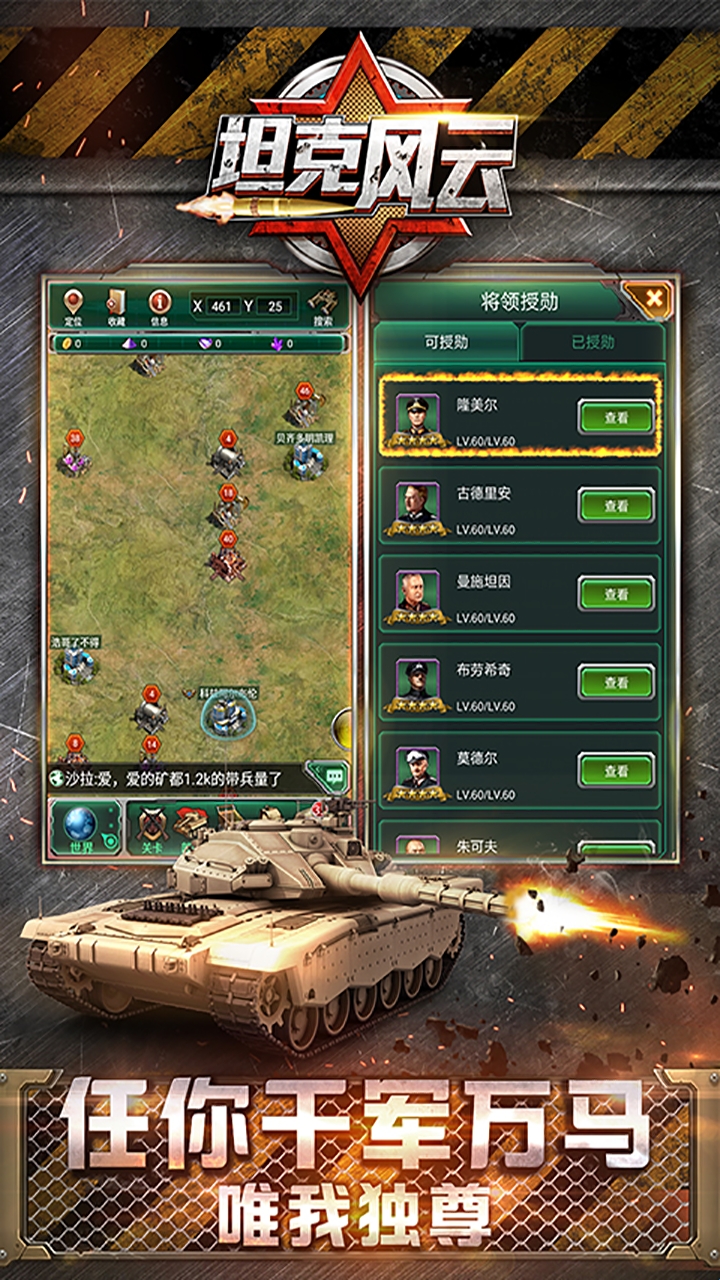Close the 将领授勋 panel
This screenshot has height=1280, width=720.
[x=653, y=298]
